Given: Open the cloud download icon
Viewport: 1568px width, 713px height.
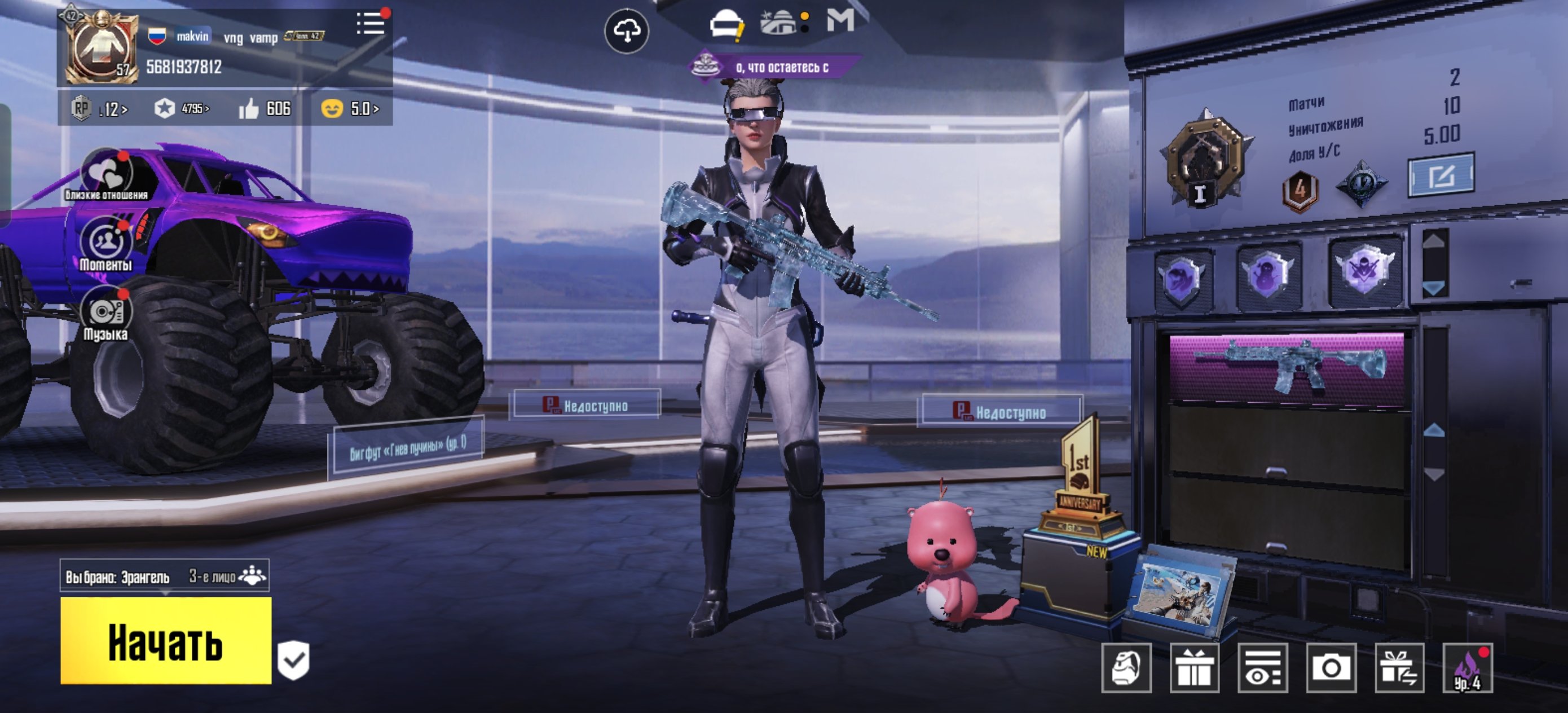Looking at the screenshot, I should pos(626,30).
